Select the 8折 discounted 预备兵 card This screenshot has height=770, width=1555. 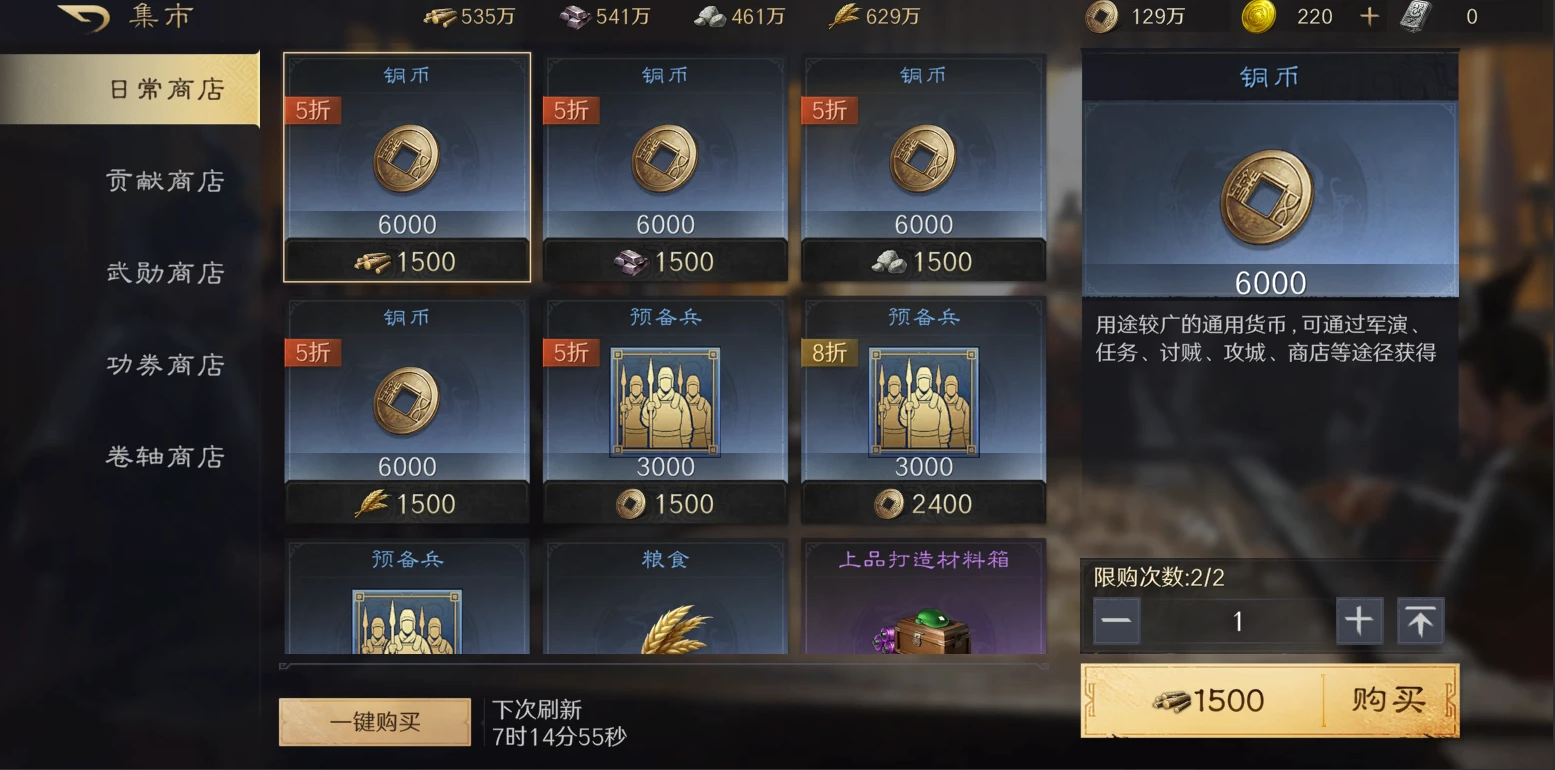pos(923,410)
